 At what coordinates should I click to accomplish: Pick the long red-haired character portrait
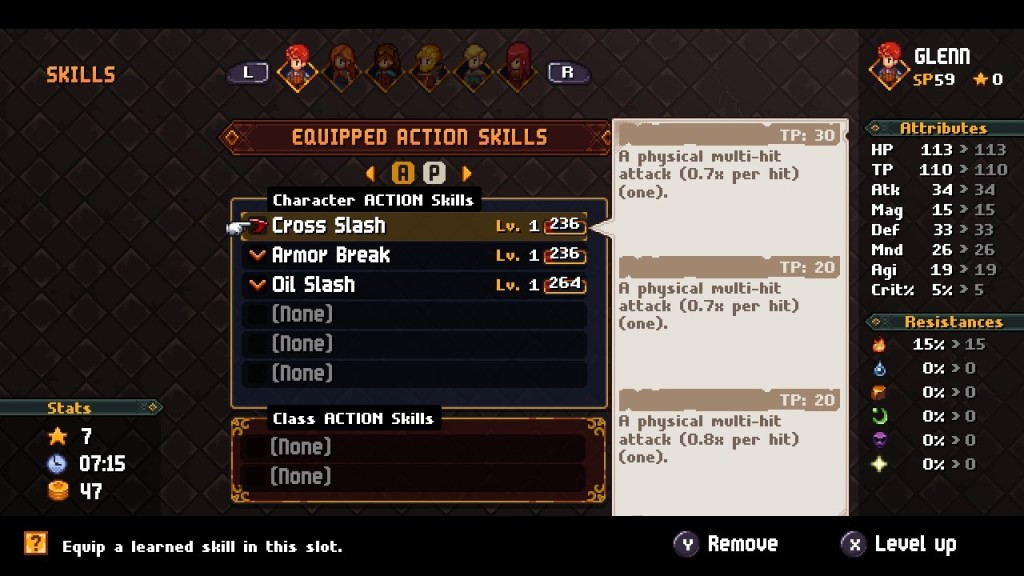click(x=518, y=67)
